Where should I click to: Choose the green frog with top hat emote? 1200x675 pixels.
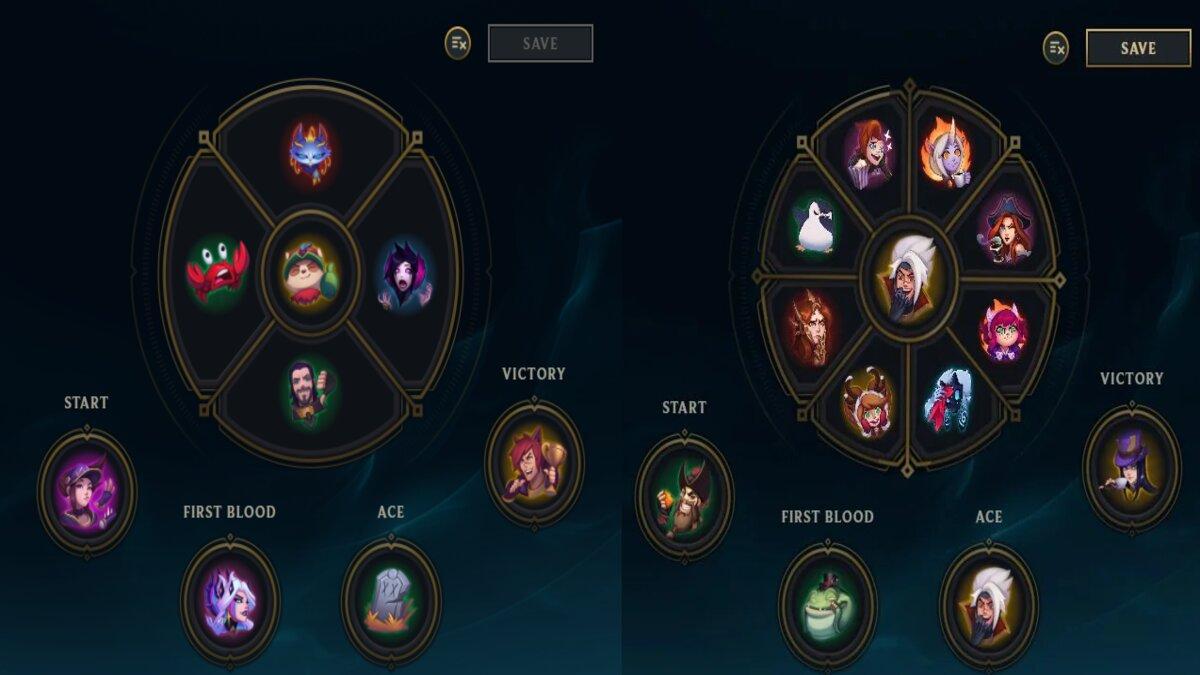[827, 605]
